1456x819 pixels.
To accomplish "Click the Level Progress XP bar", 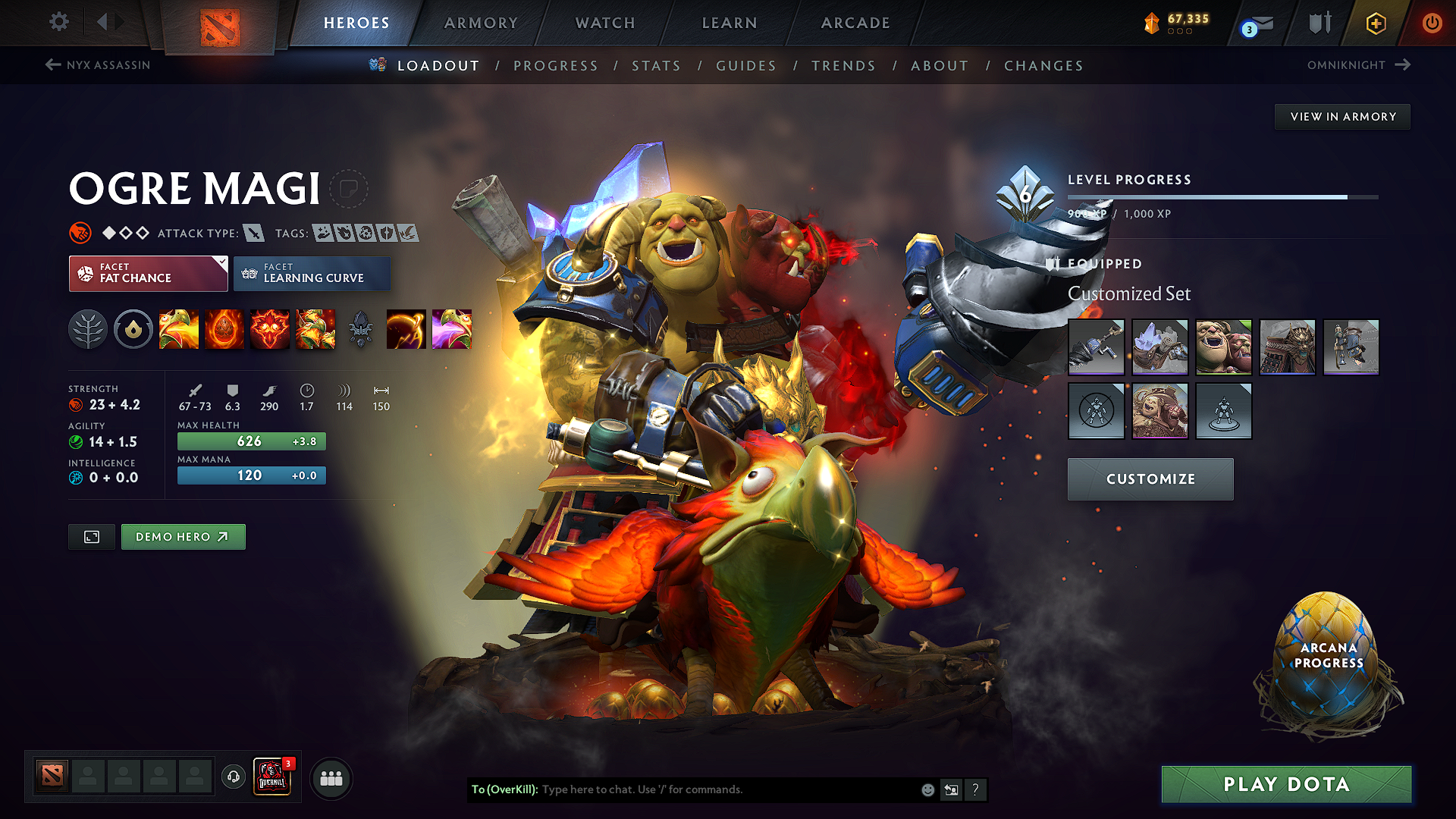I will point(1221,197).
